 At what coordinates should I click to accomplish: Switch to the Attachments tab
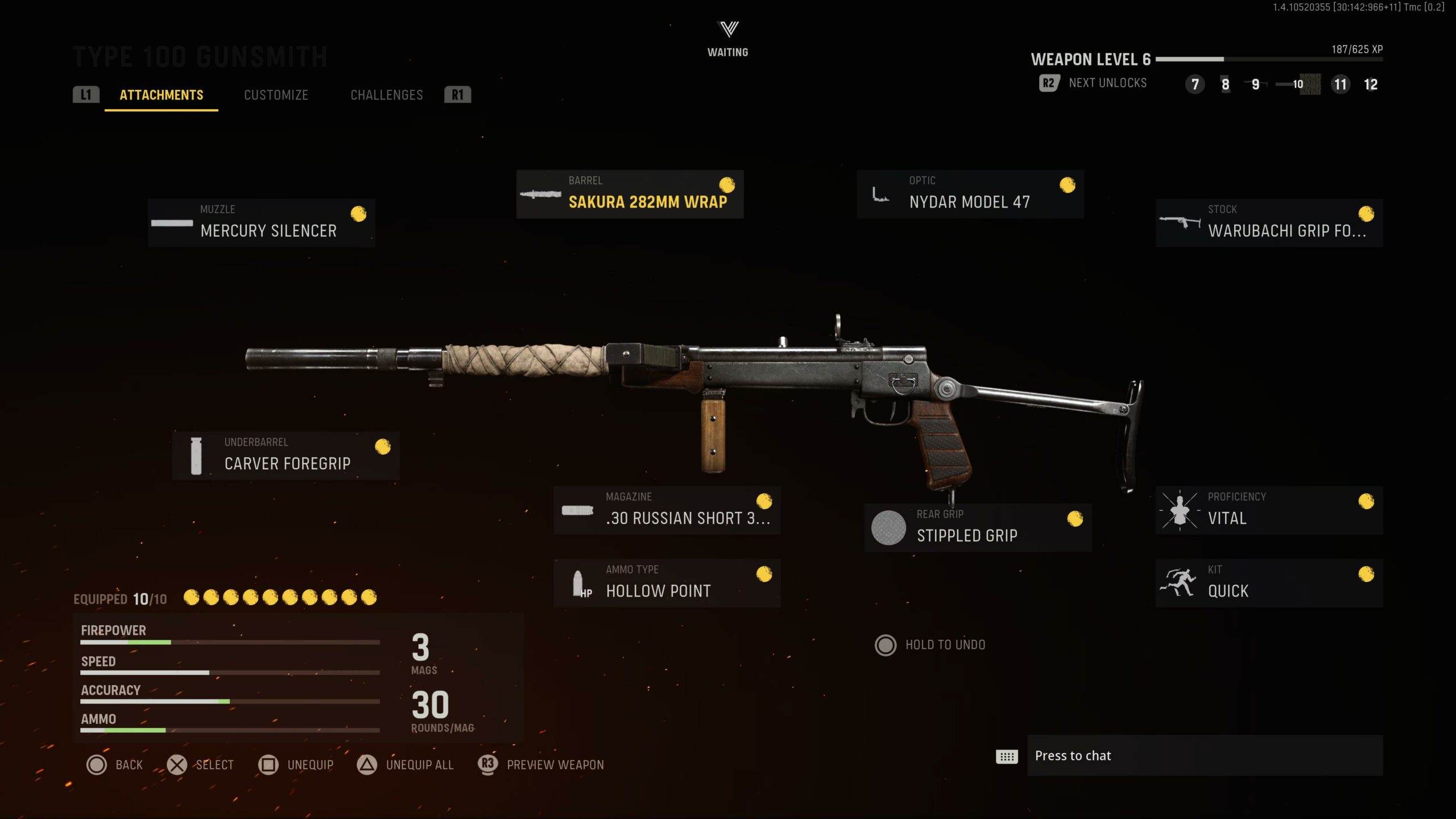coord(161,95)
